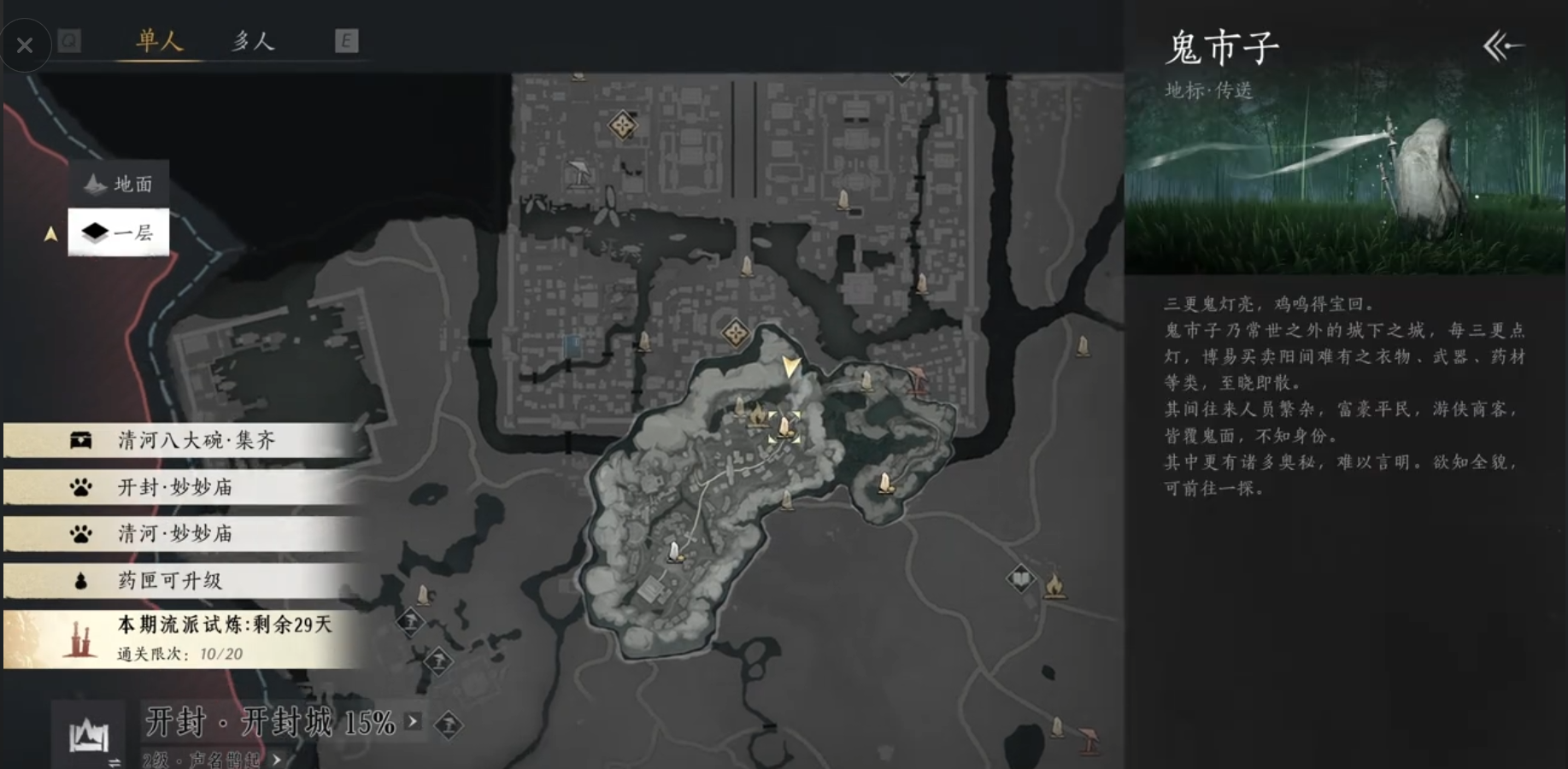Select the highlighted 鬼市子 teleport marker
This screenshot has width=1568, height=769.
[784, 426]
